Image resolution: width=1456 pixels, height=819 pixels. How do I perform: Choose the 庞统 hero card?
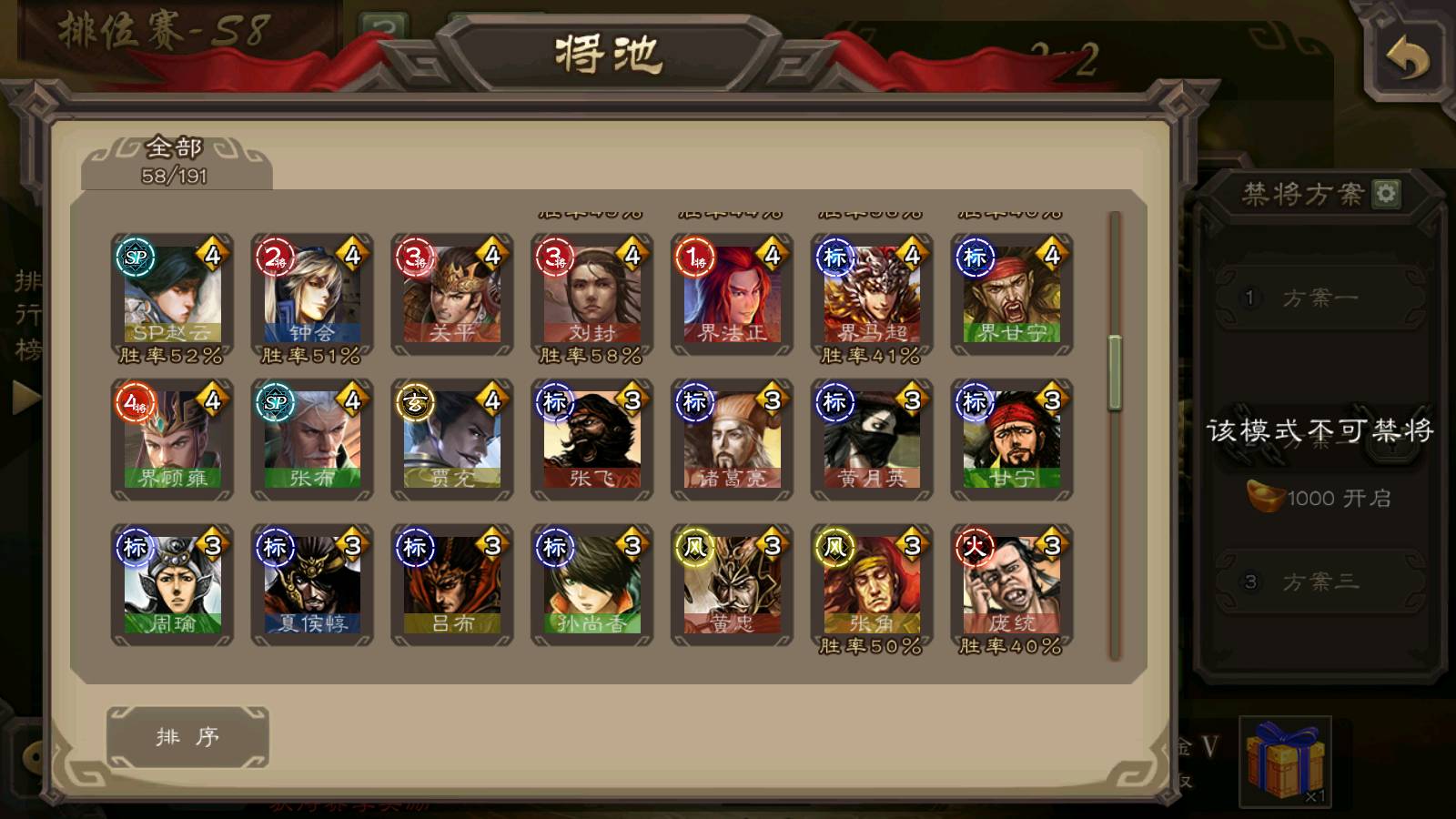coord(1012,584)
